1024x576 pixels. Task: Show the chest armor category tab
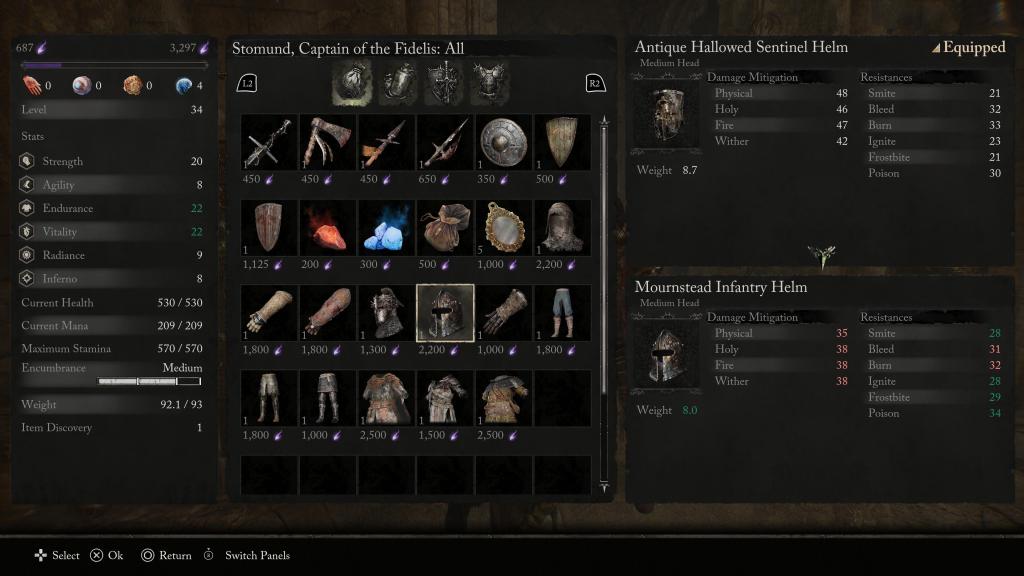489,82
